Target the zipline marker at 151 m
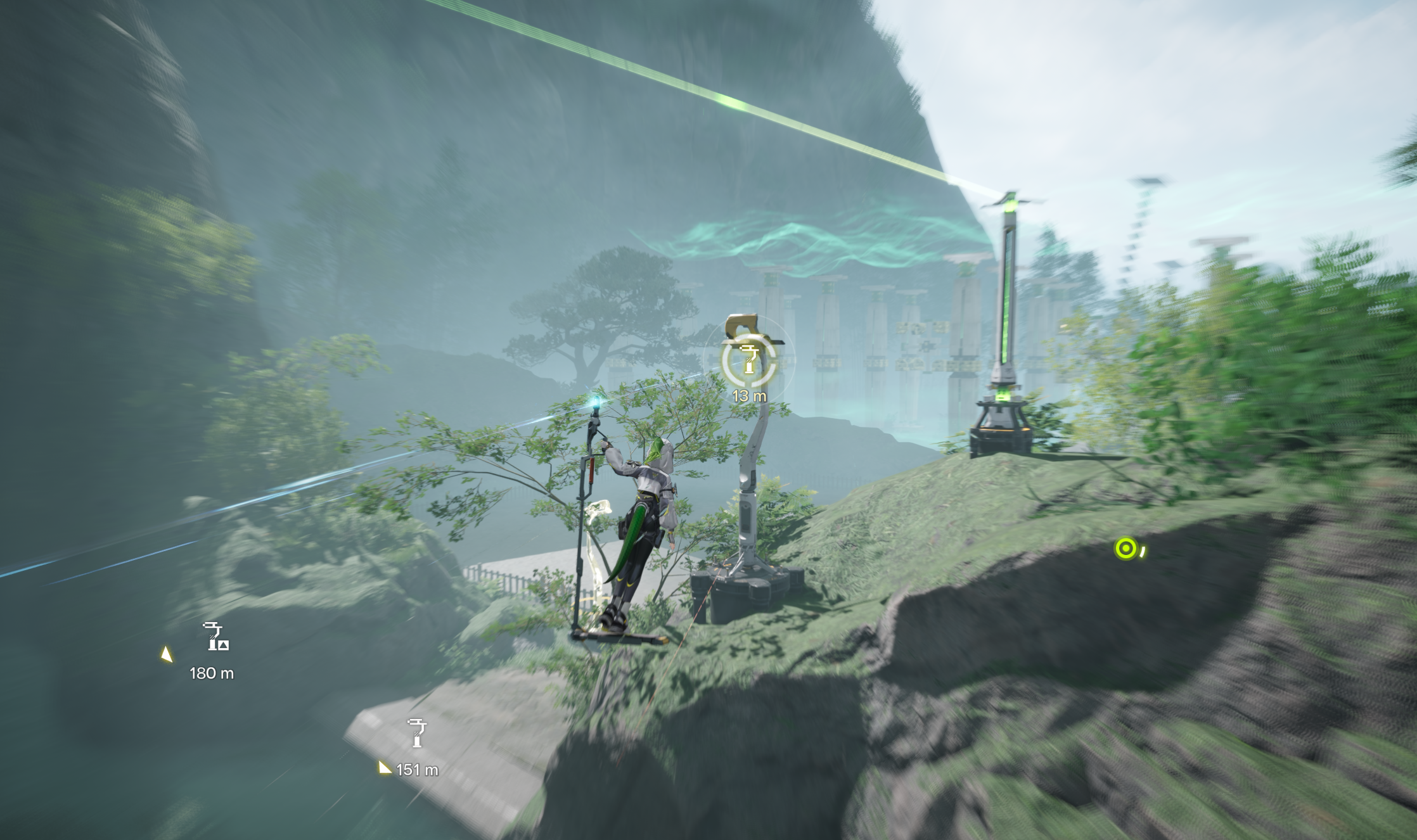Image resolution: width=1417 pixels, height=840 pixels. click(416, 734)
